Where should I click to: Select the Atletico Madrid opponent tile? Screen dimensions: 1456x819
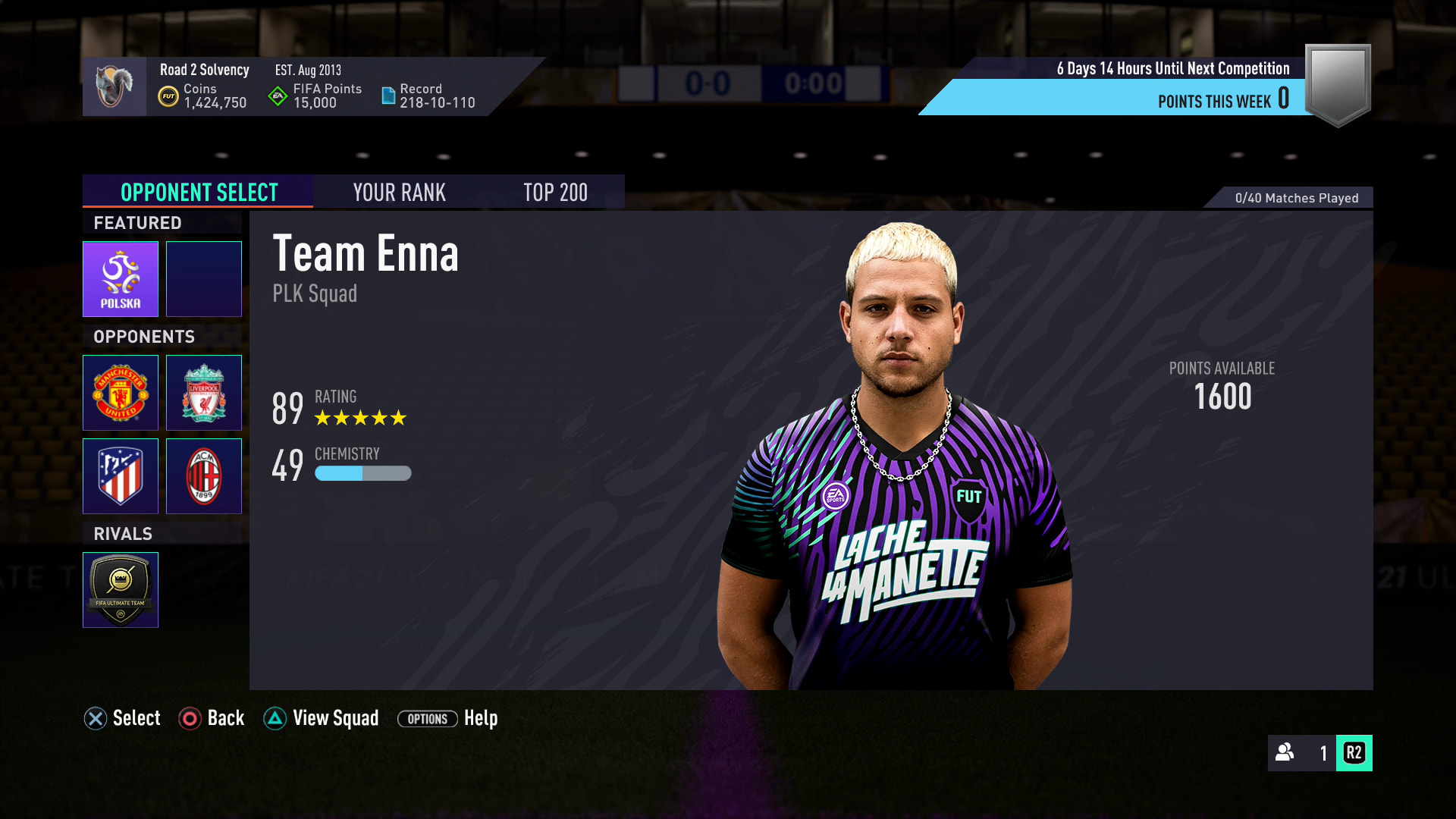121,476
